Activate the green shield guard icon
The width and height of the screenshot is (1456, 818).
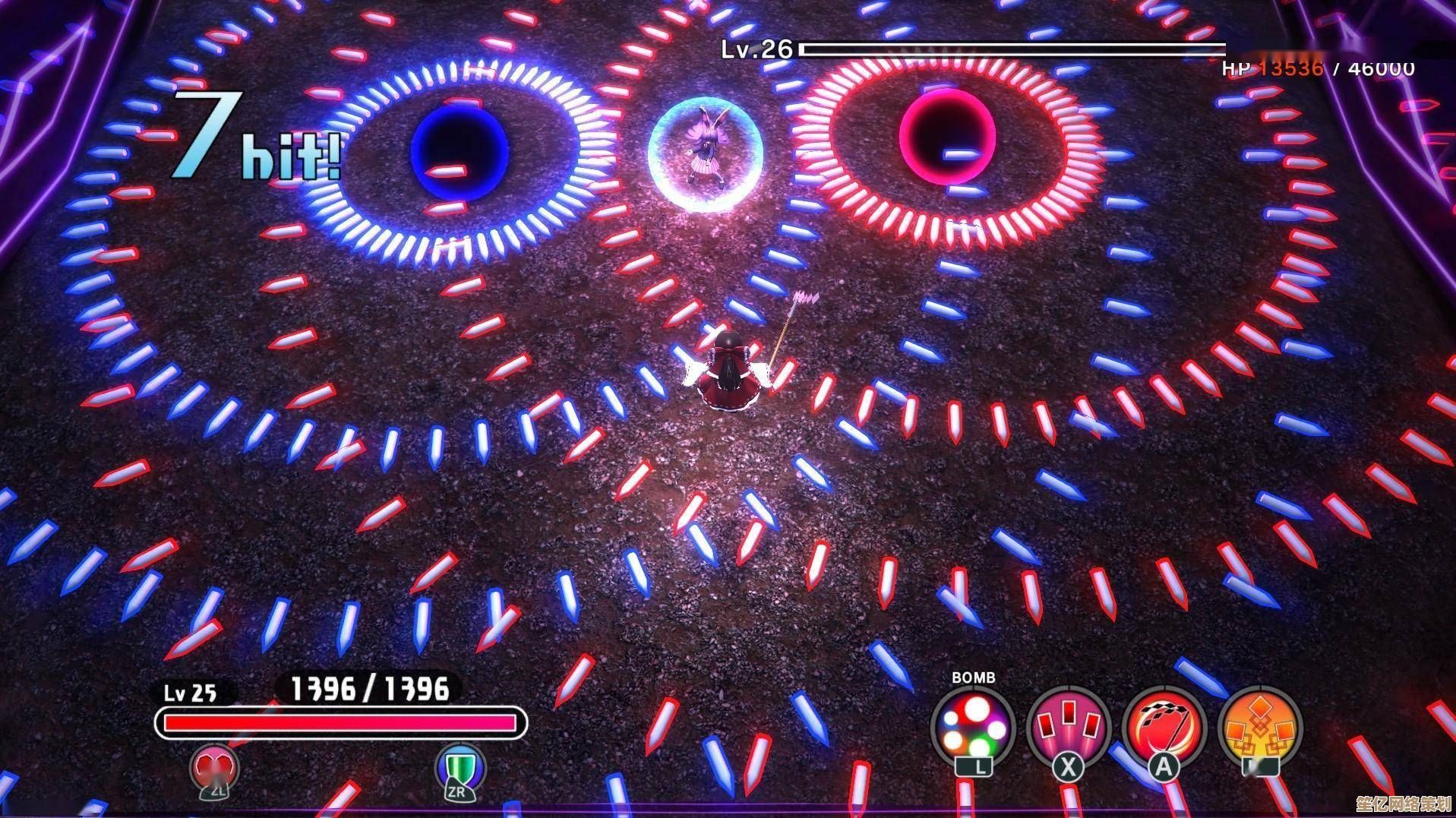pos(459,767)
